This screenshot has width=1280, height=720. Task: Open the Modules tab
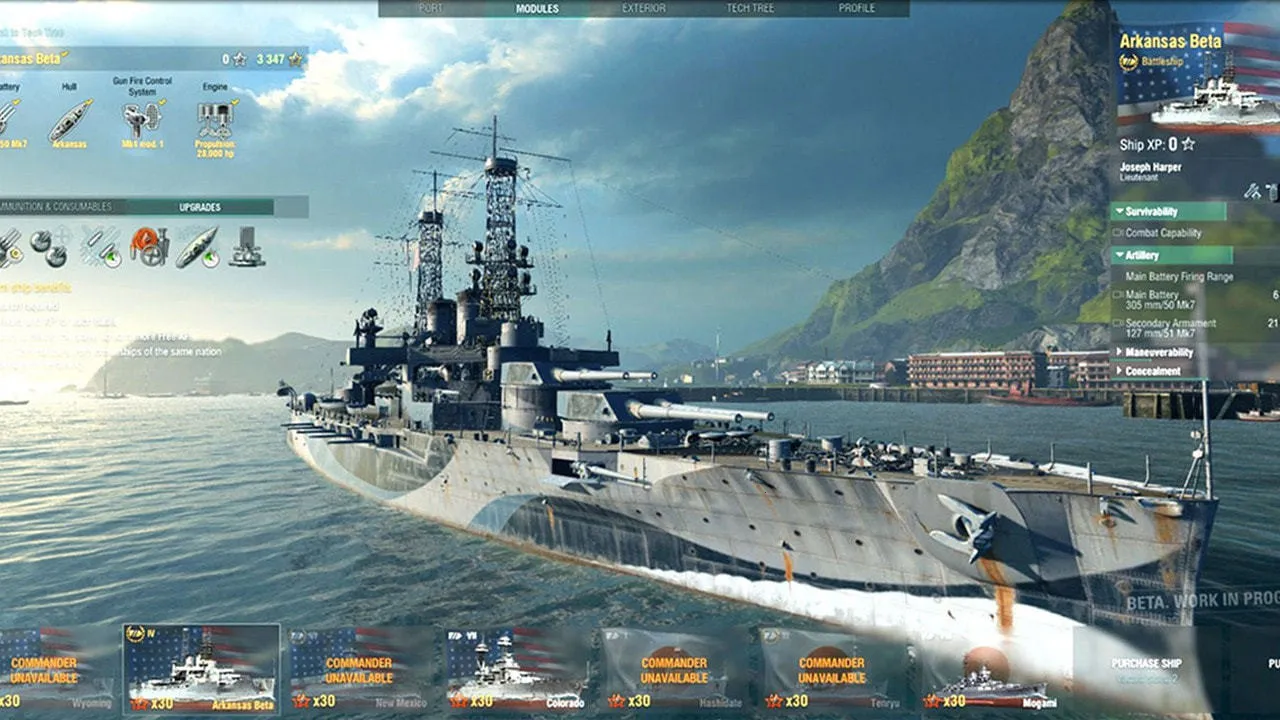point(537,9)
